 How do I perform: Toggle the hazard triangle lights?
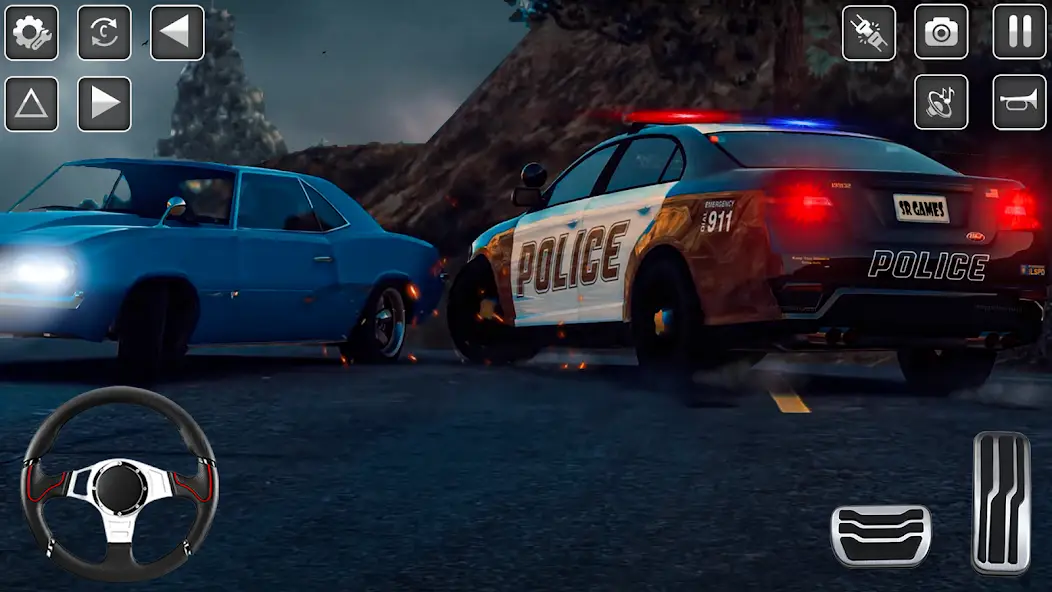[x=32, y=104]
